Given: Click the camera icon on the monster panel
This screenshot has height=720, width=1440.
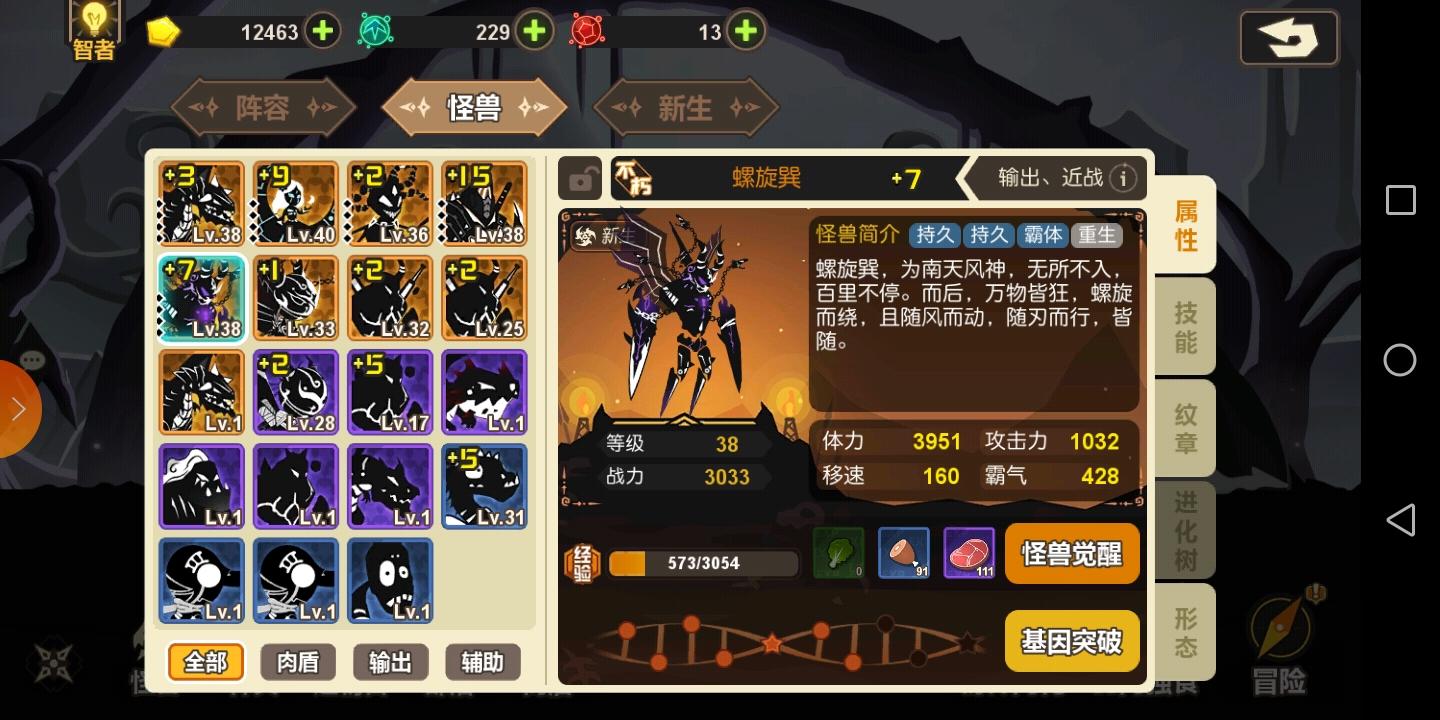Looking at the screenshot, I should pos(581,178).
